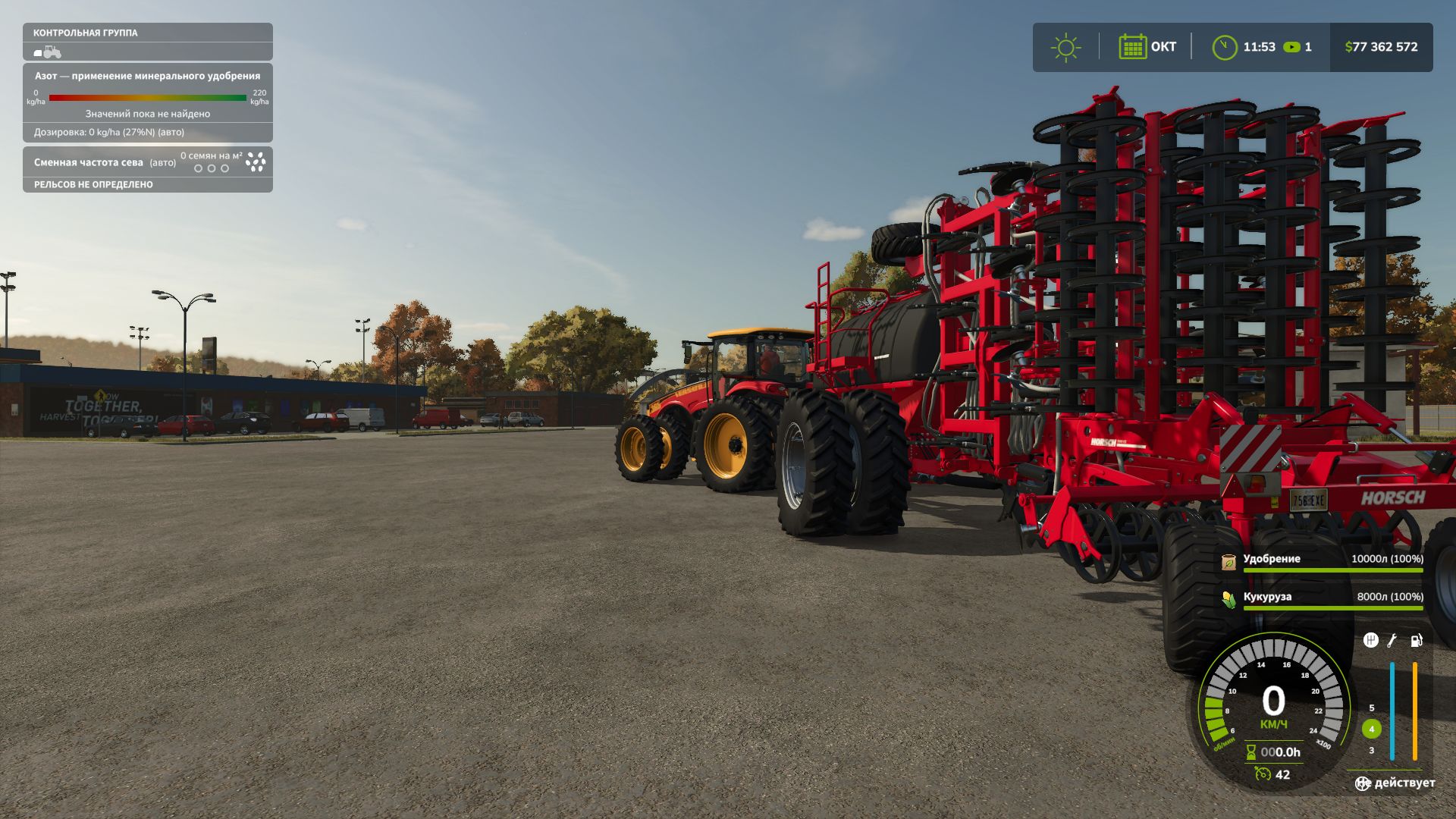Select the highlighted gear 4 indicator
Viewport: 1456px width, 819px height.
click(x=1371, y=729)
